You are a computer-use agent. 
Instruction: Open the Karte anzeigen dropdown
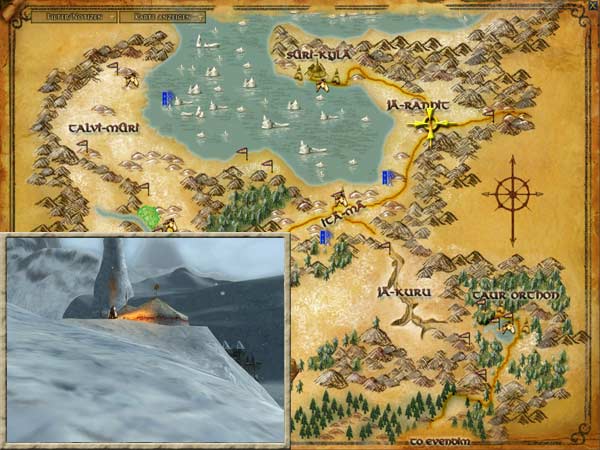162,17
